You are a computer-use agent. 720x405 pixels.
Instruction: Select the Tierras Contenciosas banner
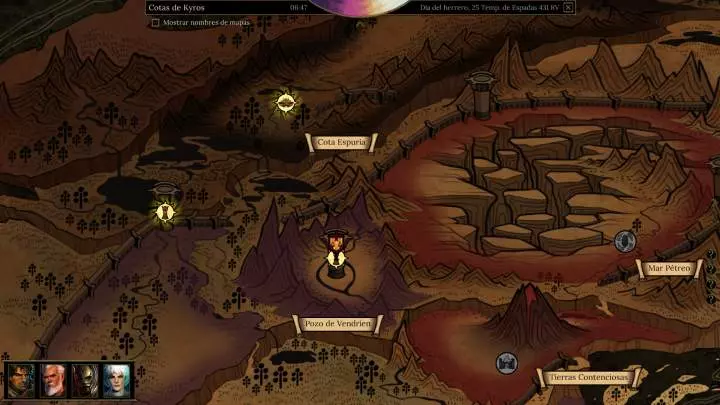point(588,377)
